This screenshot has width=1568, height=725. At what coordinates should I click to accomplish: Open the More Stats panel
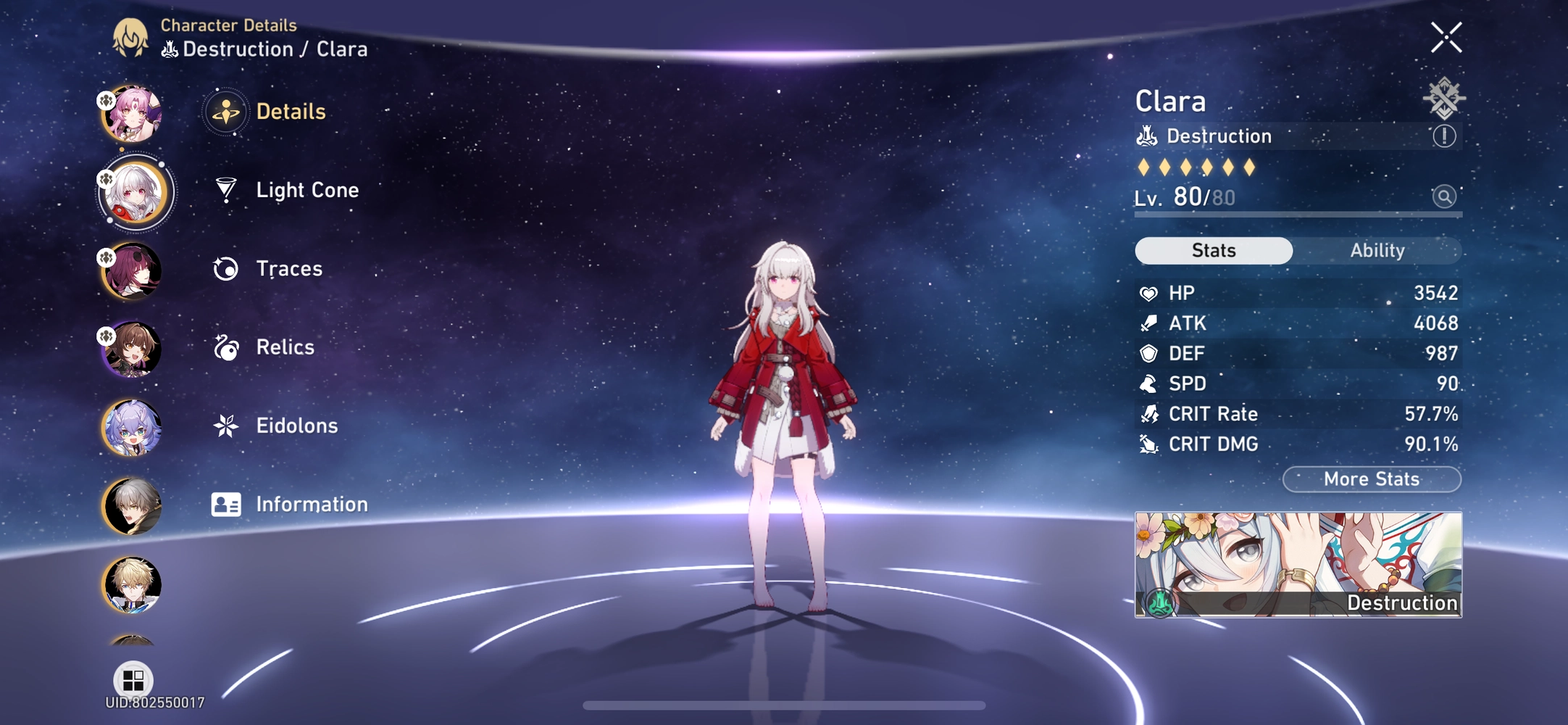[1371, 479]
